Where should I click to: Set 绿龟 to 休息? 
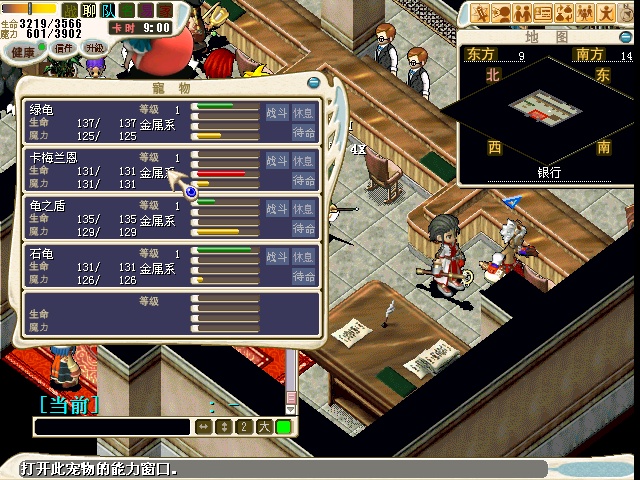305,112
